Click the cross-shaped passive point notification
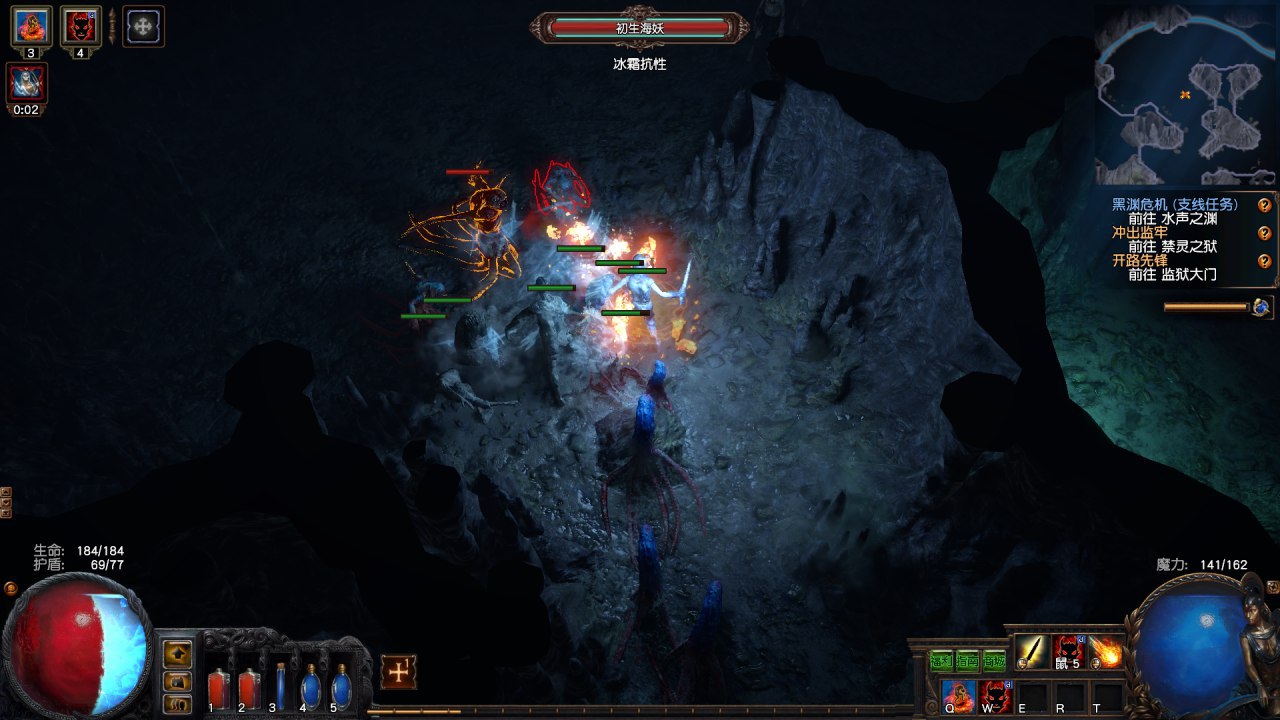This screenshot has width=1280, height=720. click(398, 672)
